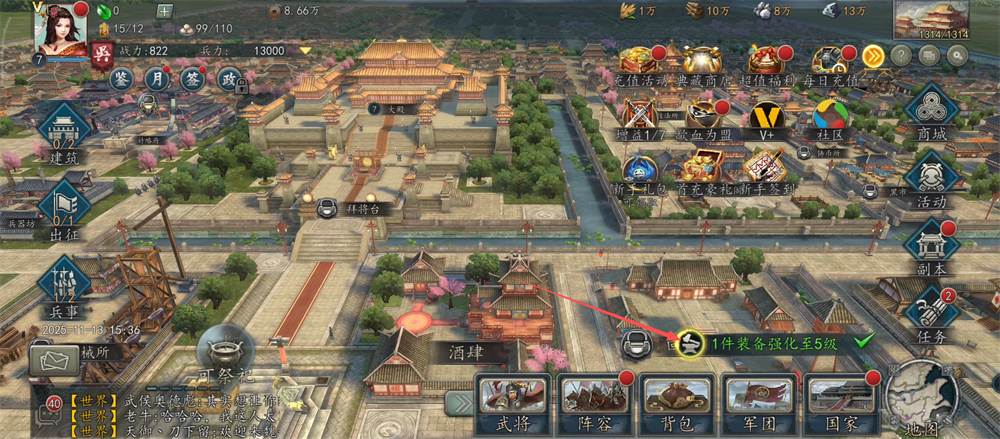Open the 地图 world map globe

click(920, 395)
